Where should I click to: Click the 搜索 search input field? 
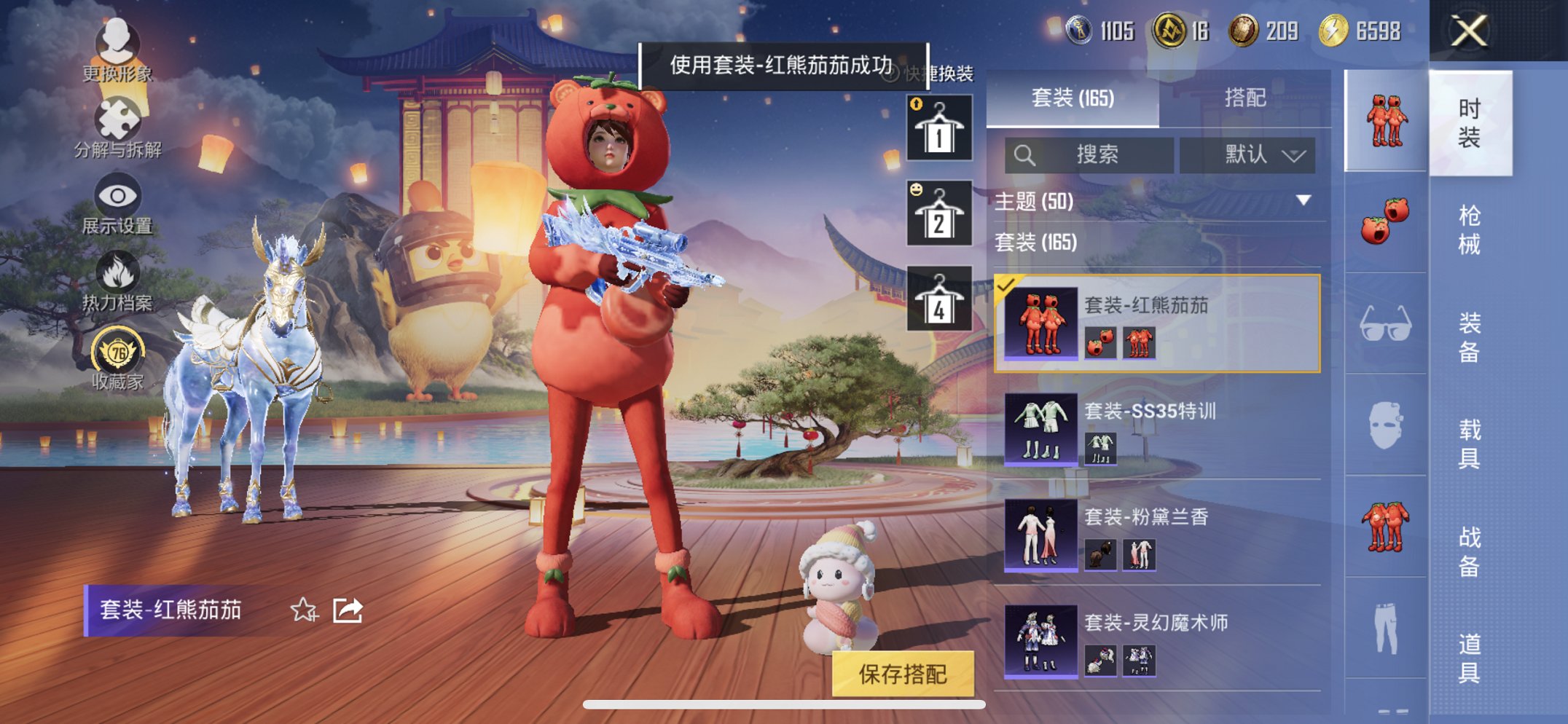[1093, 155]
